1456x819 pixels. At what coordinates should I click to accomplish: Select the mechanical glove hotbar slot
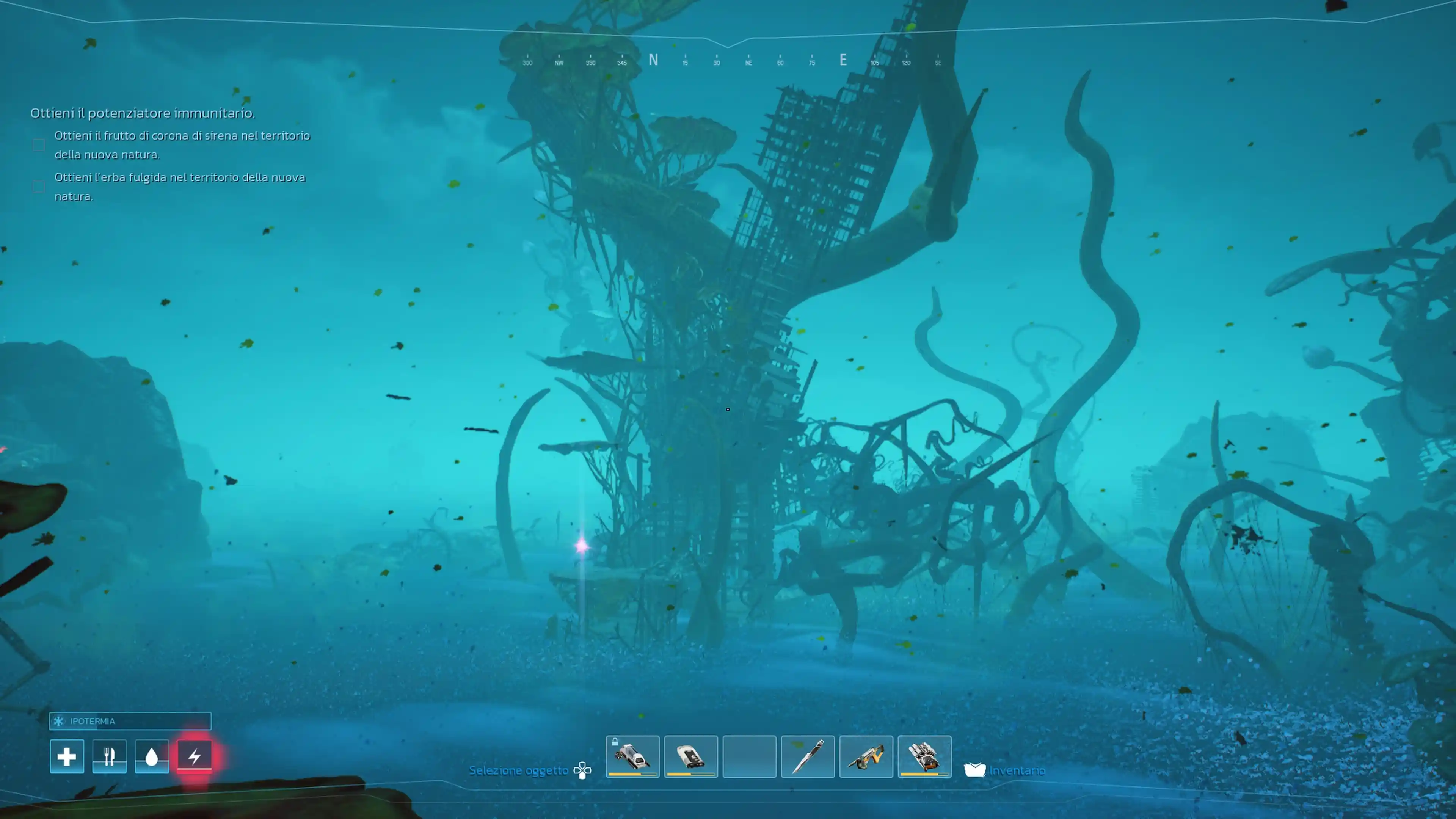coord(924,756)
